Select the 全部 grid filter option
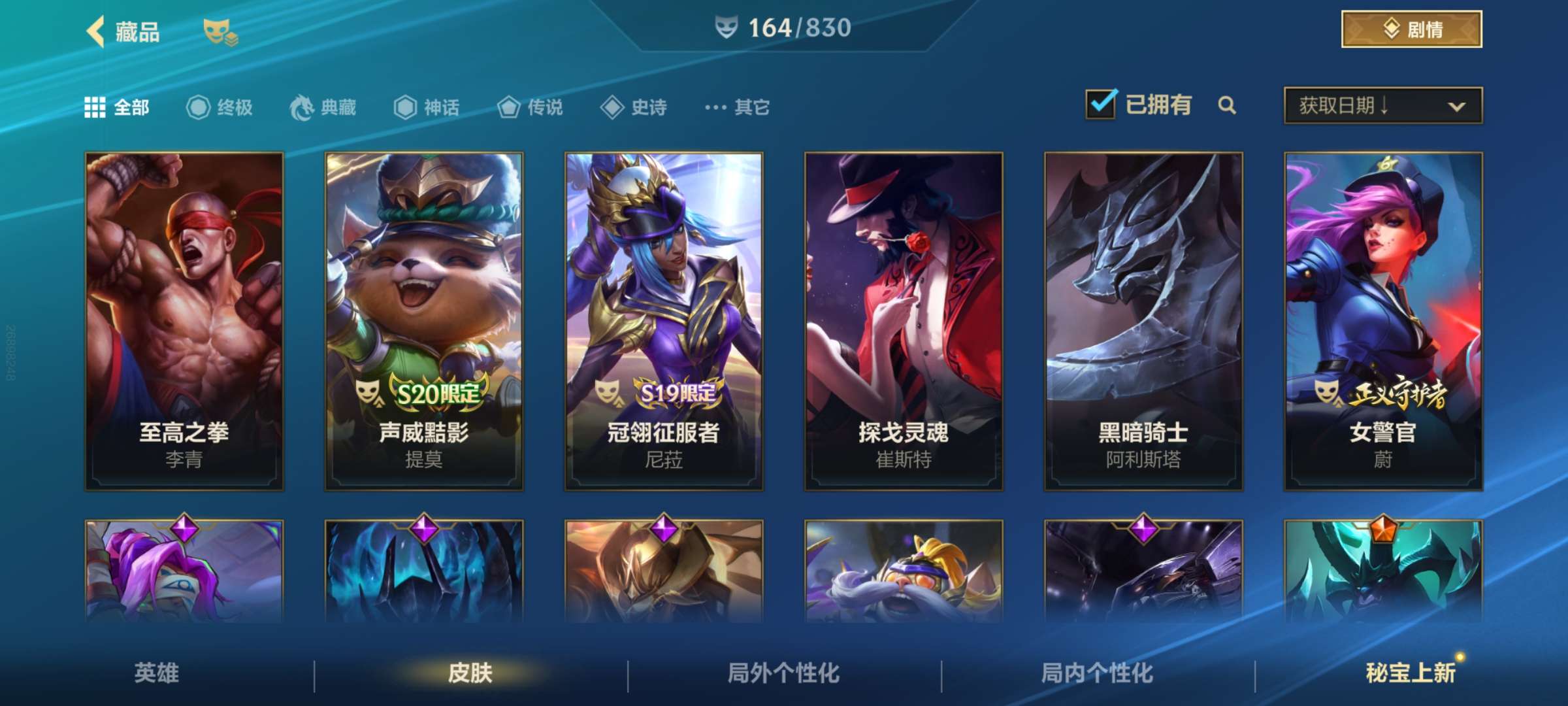Image resolution: width=1568 pixels, height=706 pixels. pos(97,107)
